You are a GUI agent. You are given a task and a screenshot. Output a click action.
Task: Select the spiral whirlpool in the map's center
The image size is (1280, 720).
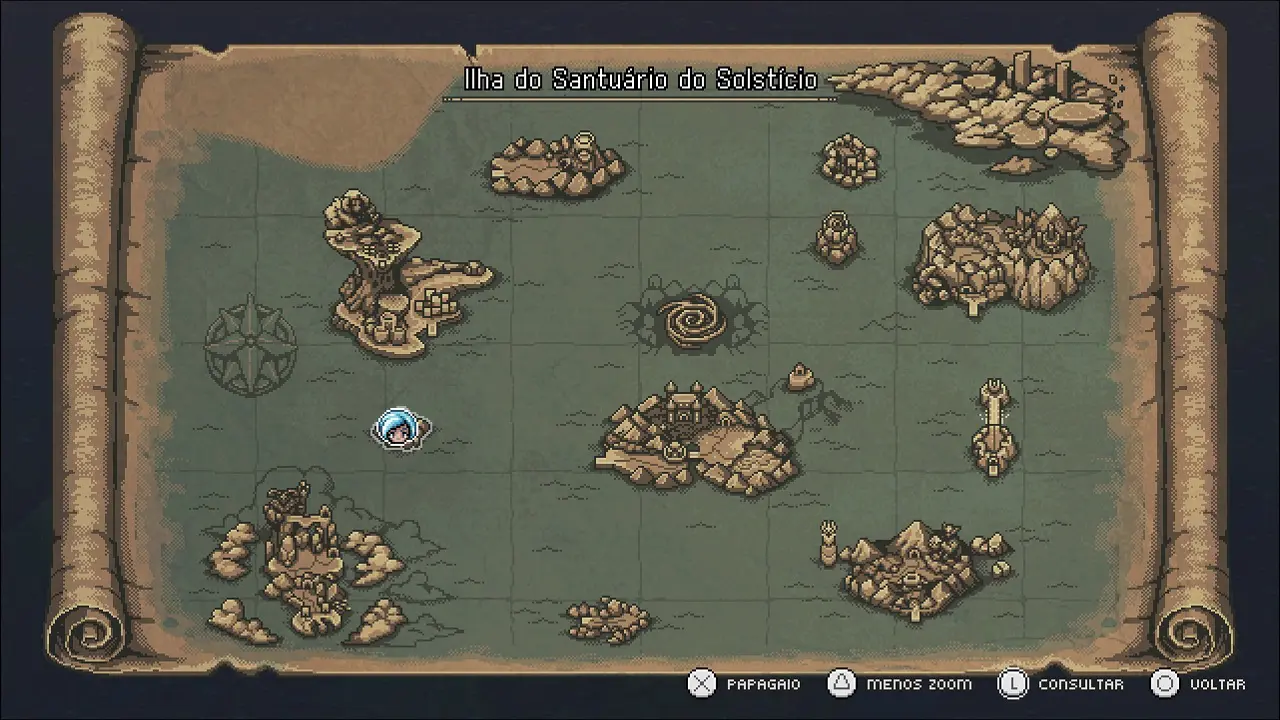691,320
